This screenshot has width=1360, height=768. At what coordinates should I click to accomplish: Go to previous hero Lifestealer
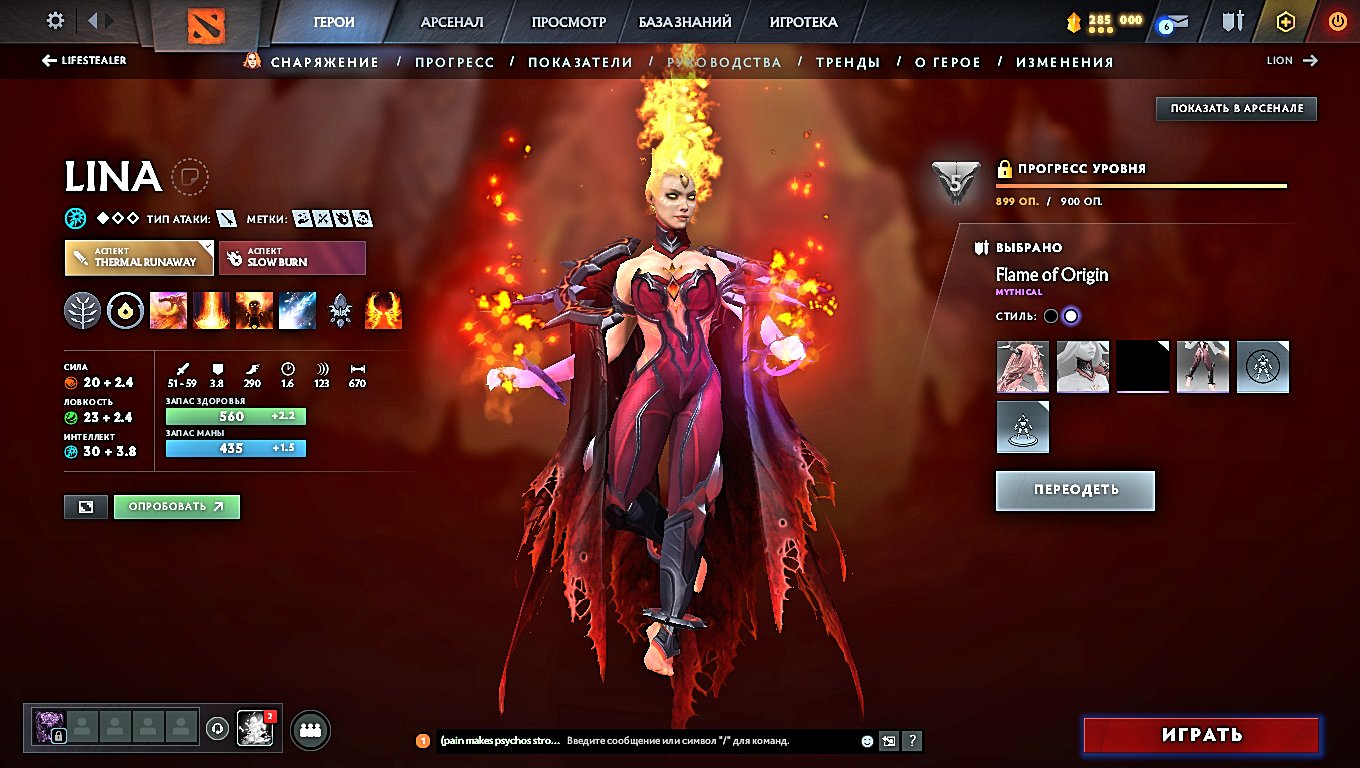click(x=84, y=61)
